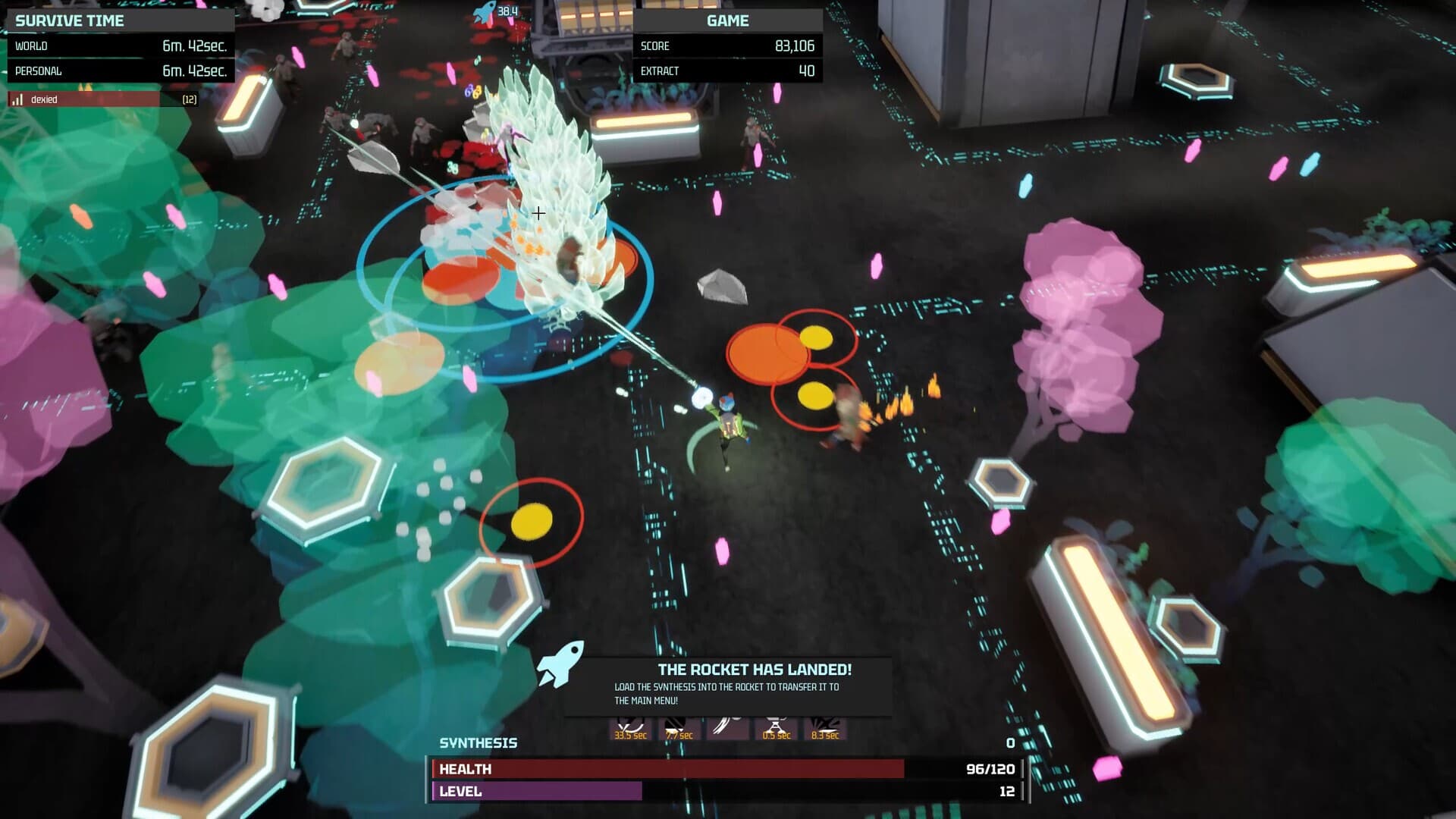The width and height of the screenshot is (1456, 819).
Task: Click the hourglass ability at 0.5 sec
Action: (x=776, y=728)
